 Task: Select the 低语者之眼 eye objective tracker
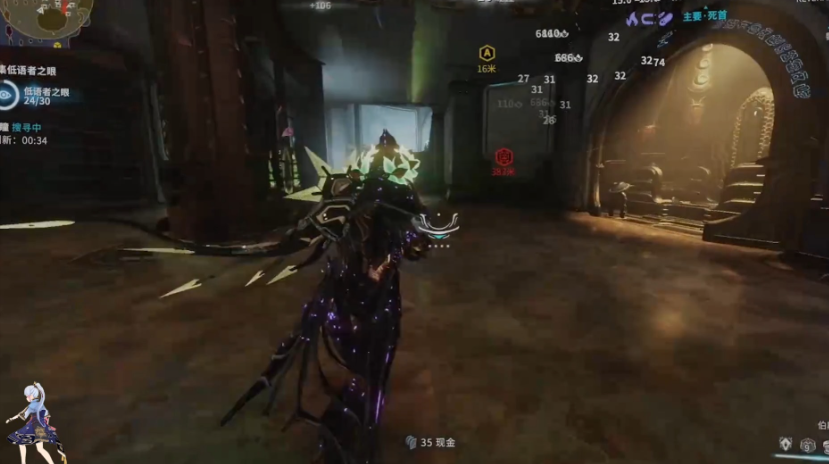(x=10, y=95)
